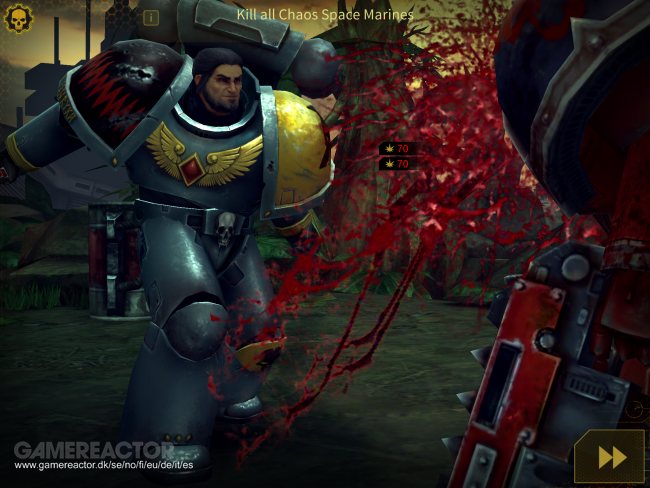Select the Kill all Chaos Space Marines objective
Image resolution: width=650 pixels, height=488 pixels.
[x=325, y=15]
